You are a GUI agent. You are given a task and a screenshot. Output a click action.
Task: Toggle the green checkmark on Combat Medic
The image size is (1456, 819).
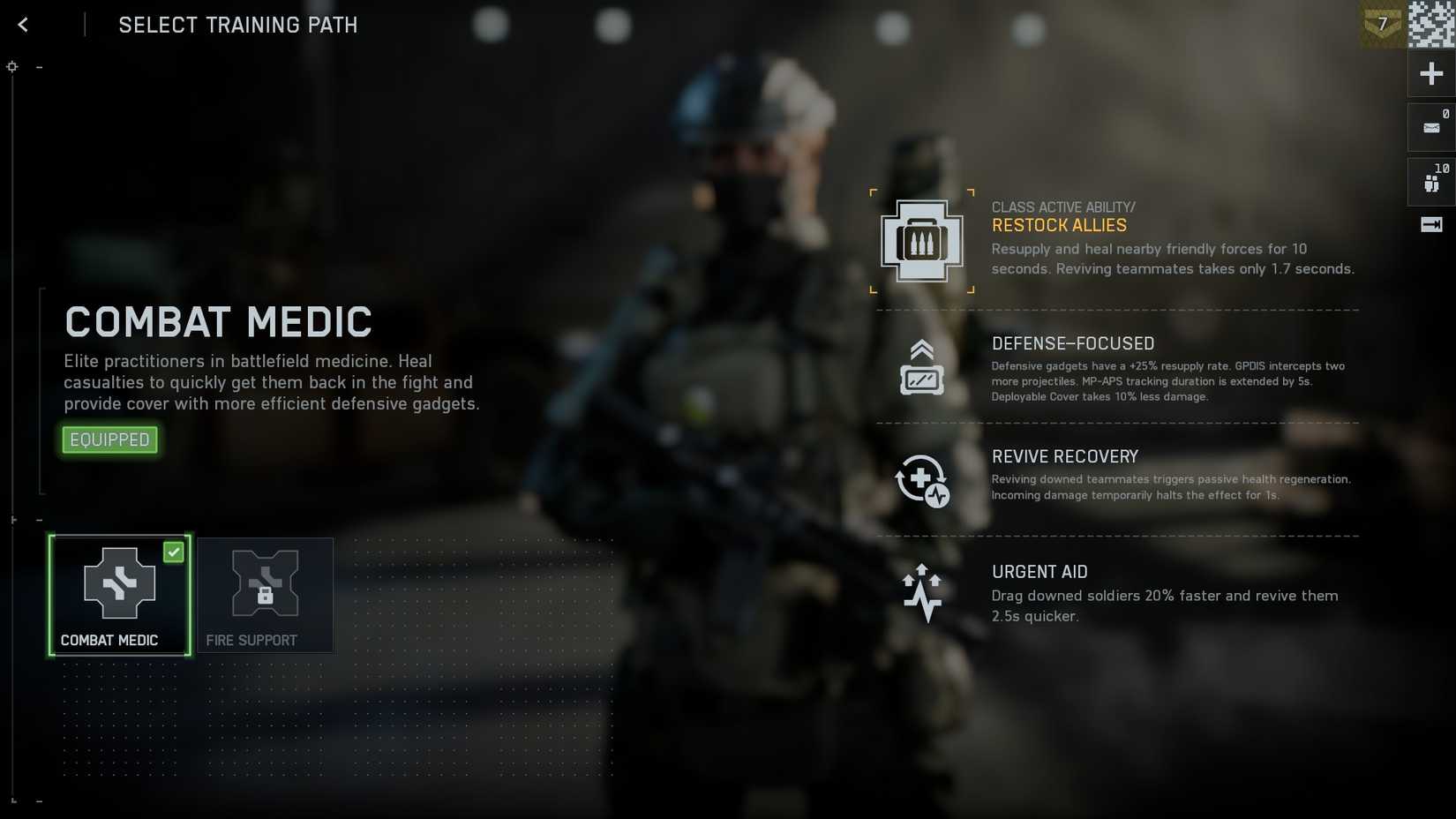[174, 552]
